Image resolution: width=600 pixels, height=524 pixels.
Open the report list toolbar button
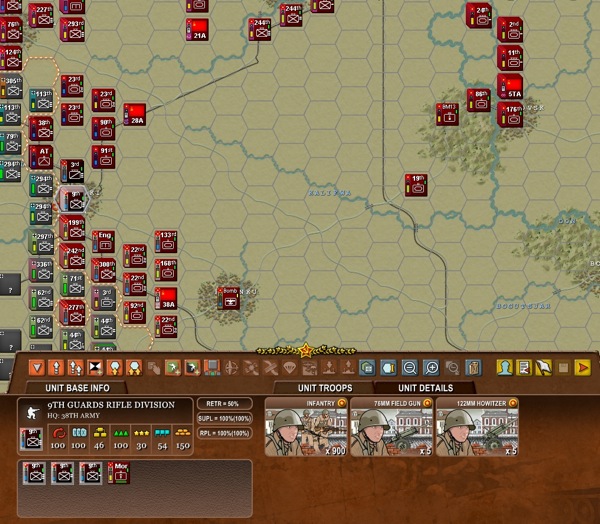tap(524, 367)
